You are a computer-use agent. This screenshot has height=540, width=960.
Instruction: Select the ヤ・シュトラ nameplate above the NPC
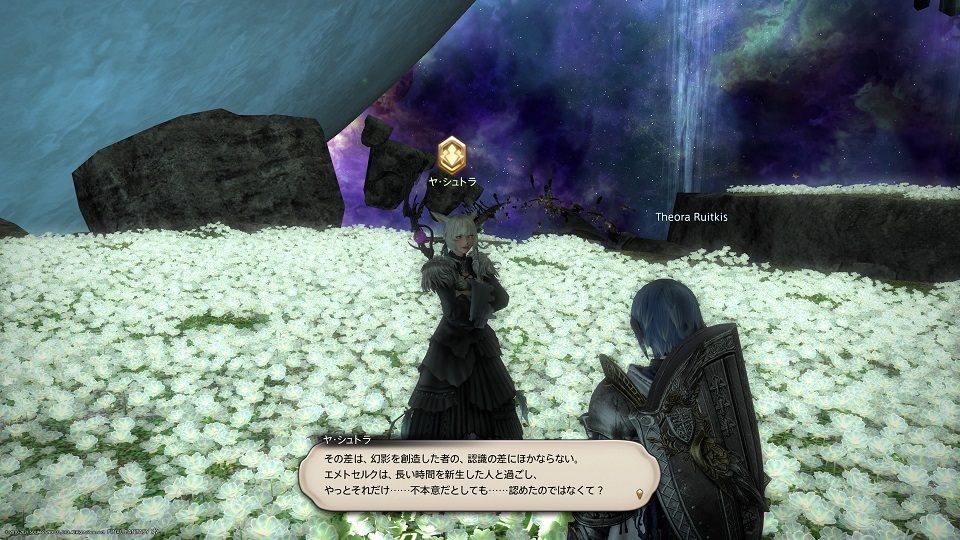pos(453,182)
